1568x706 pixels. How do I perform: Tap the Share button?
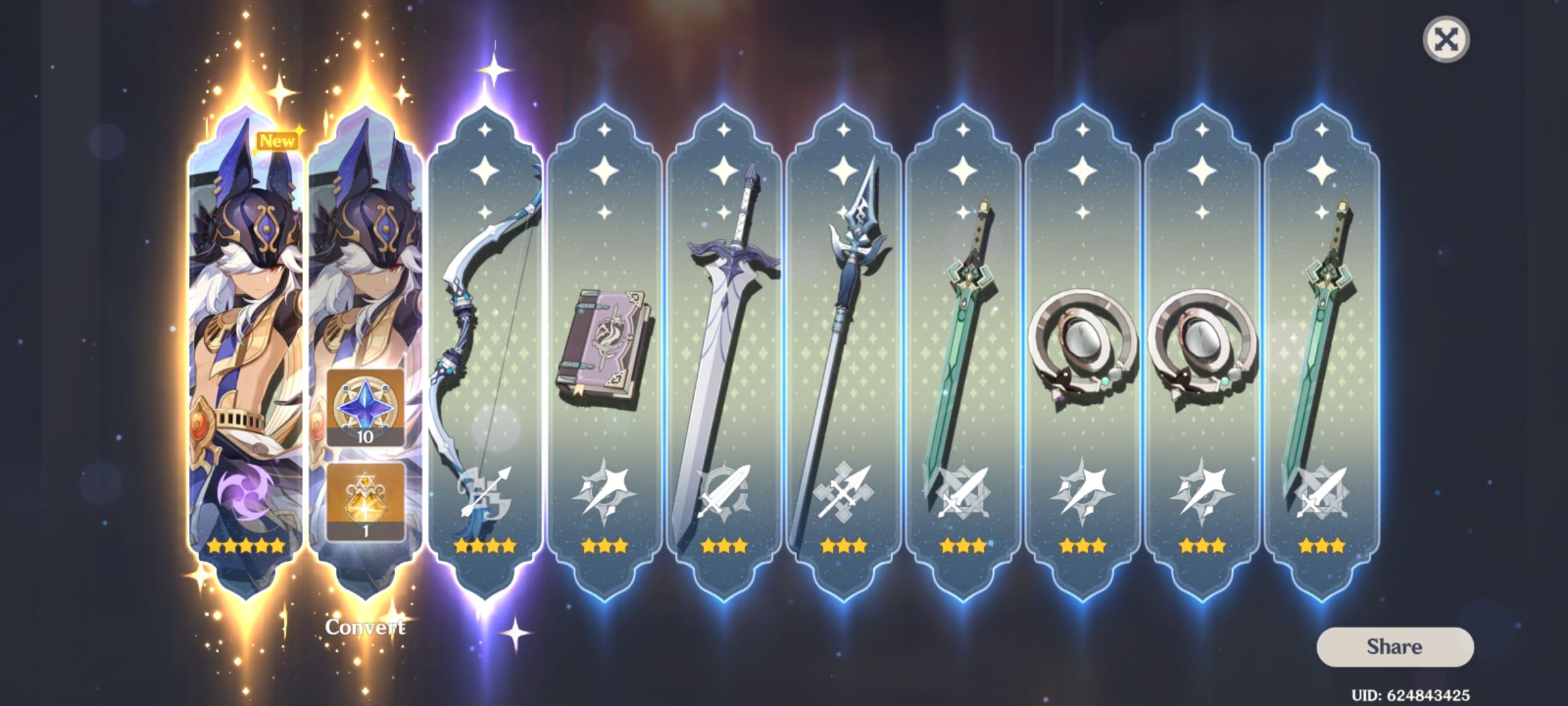click(1395, 646)
